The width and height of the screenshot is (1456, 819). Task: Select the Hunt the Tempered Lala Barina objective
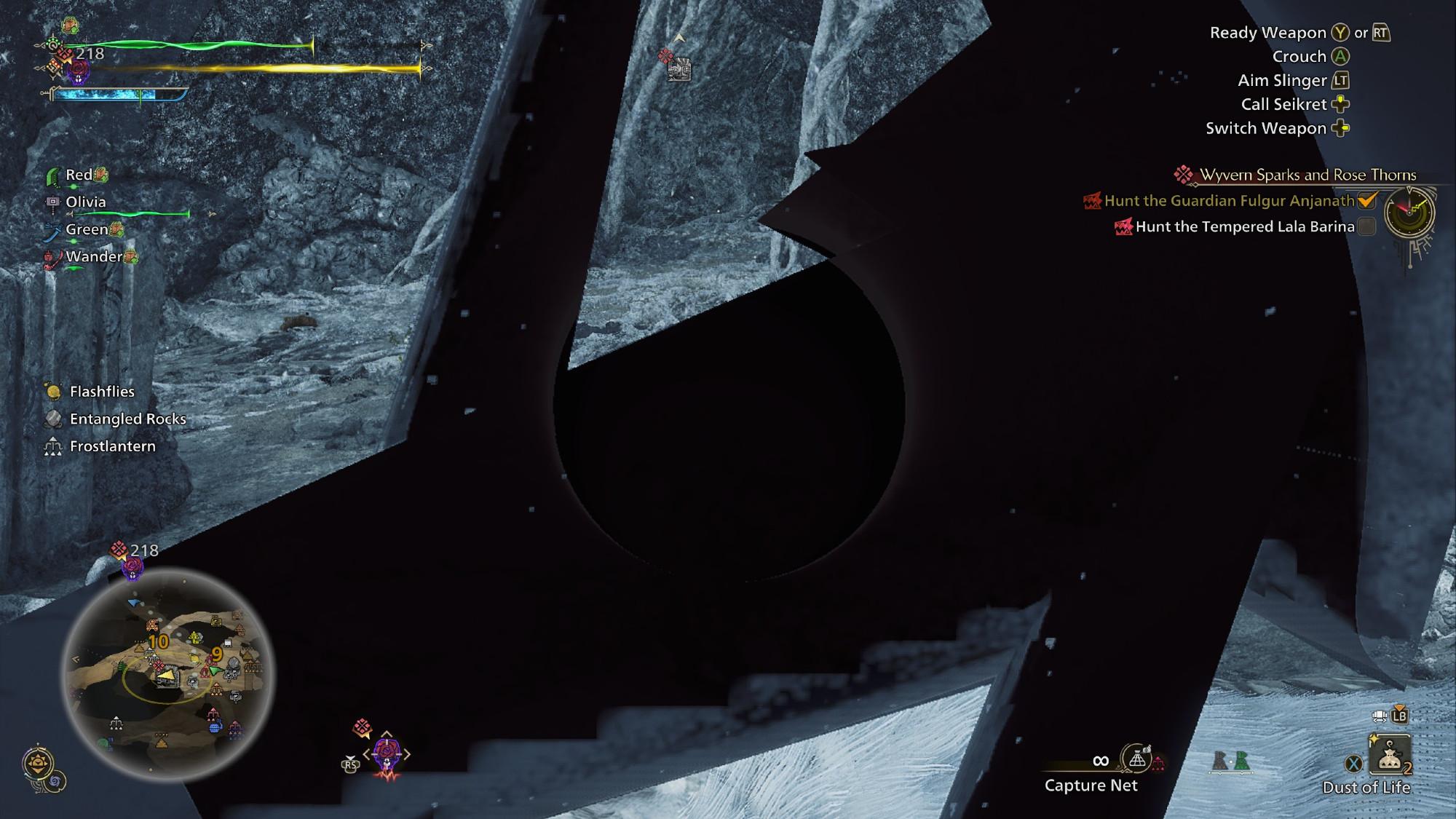point(1244,227)
